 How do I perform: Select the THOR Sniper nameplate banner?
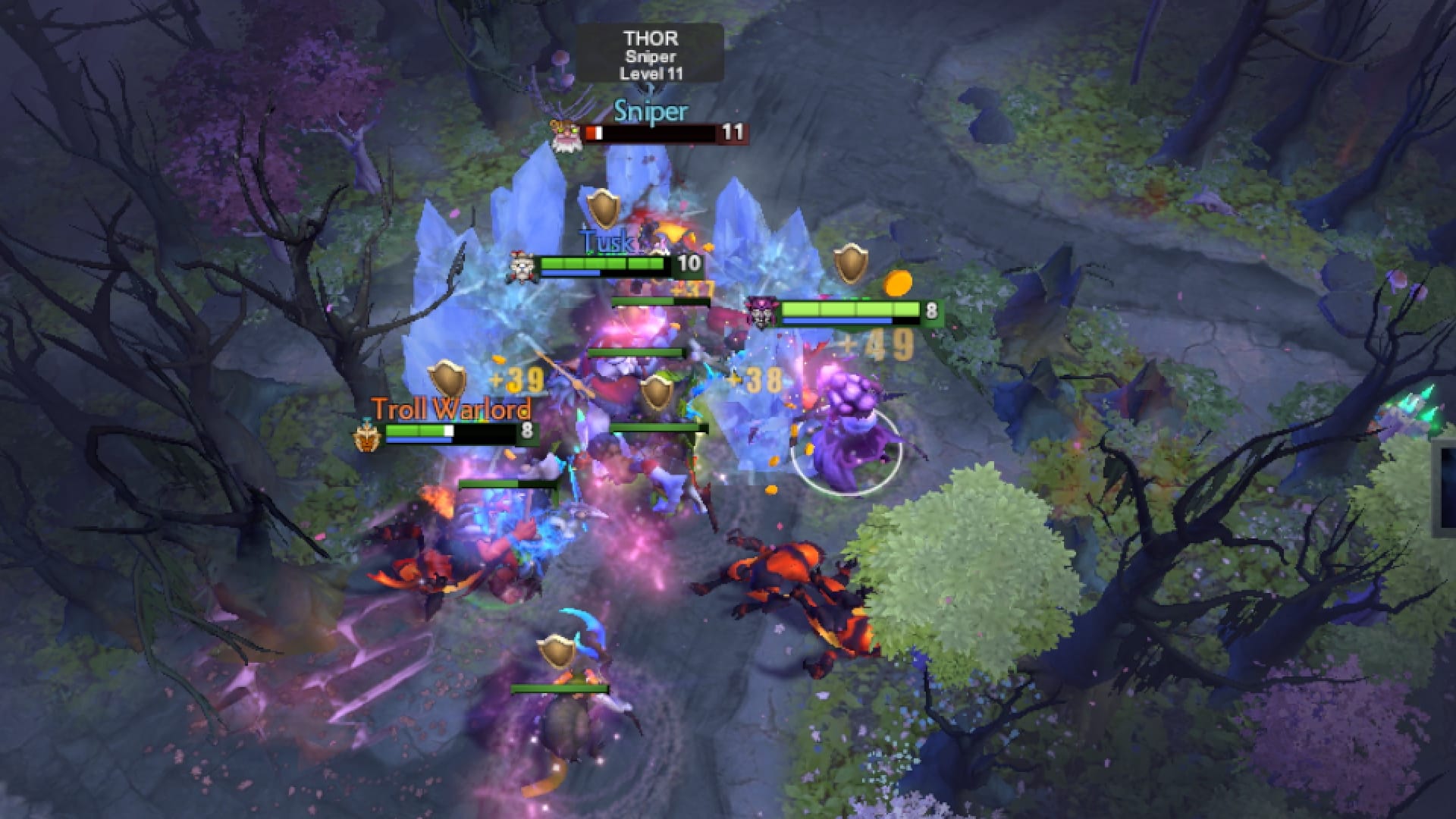[x=651, y=55]
